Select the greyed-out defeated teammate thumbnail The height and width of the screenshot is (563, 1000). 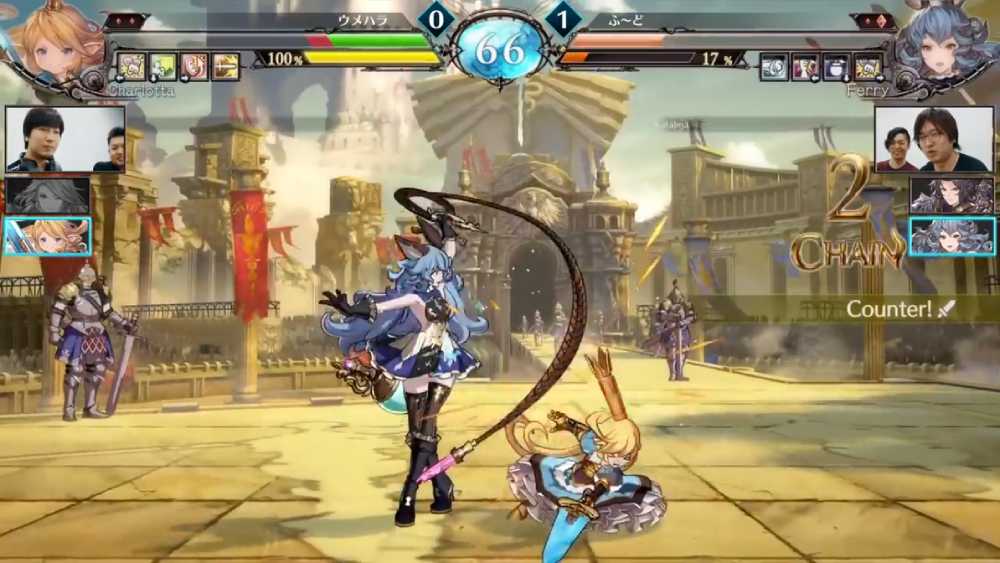click(x=47, y=195)
